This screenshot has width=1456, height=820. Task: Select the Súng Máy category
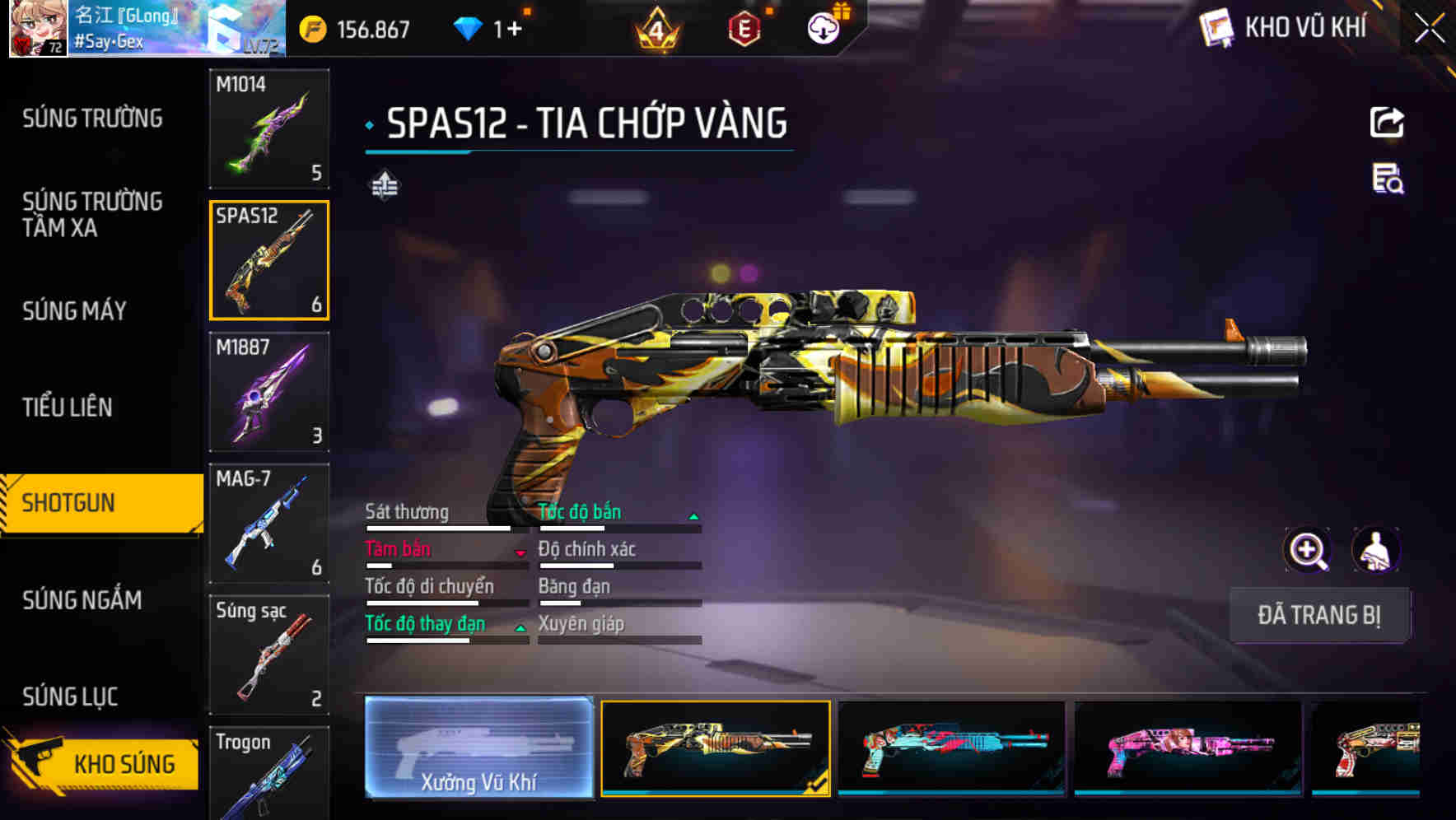click(x=74, y=310)
